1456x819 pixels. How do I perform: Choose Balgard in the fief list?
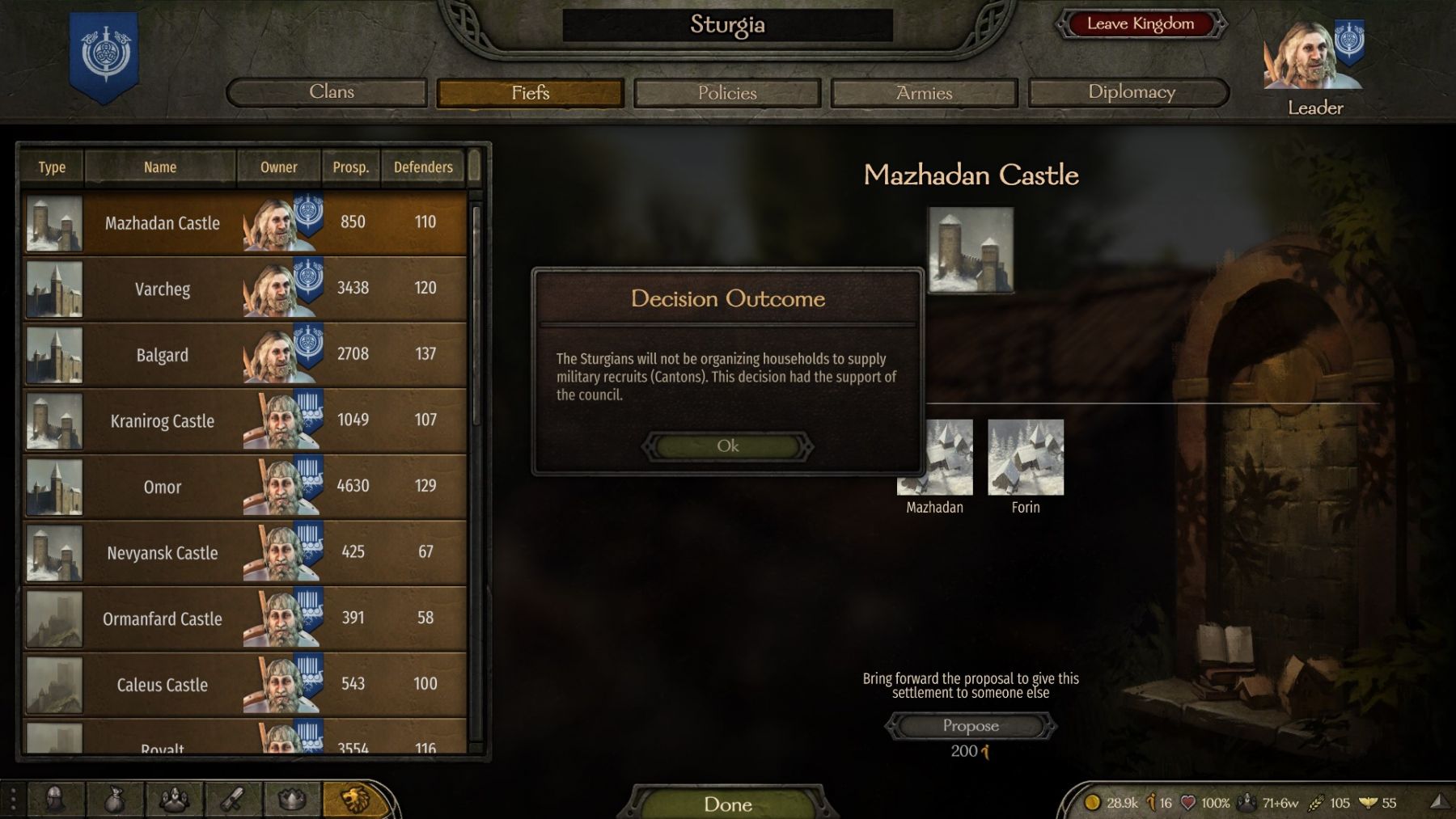click(162, 355)
